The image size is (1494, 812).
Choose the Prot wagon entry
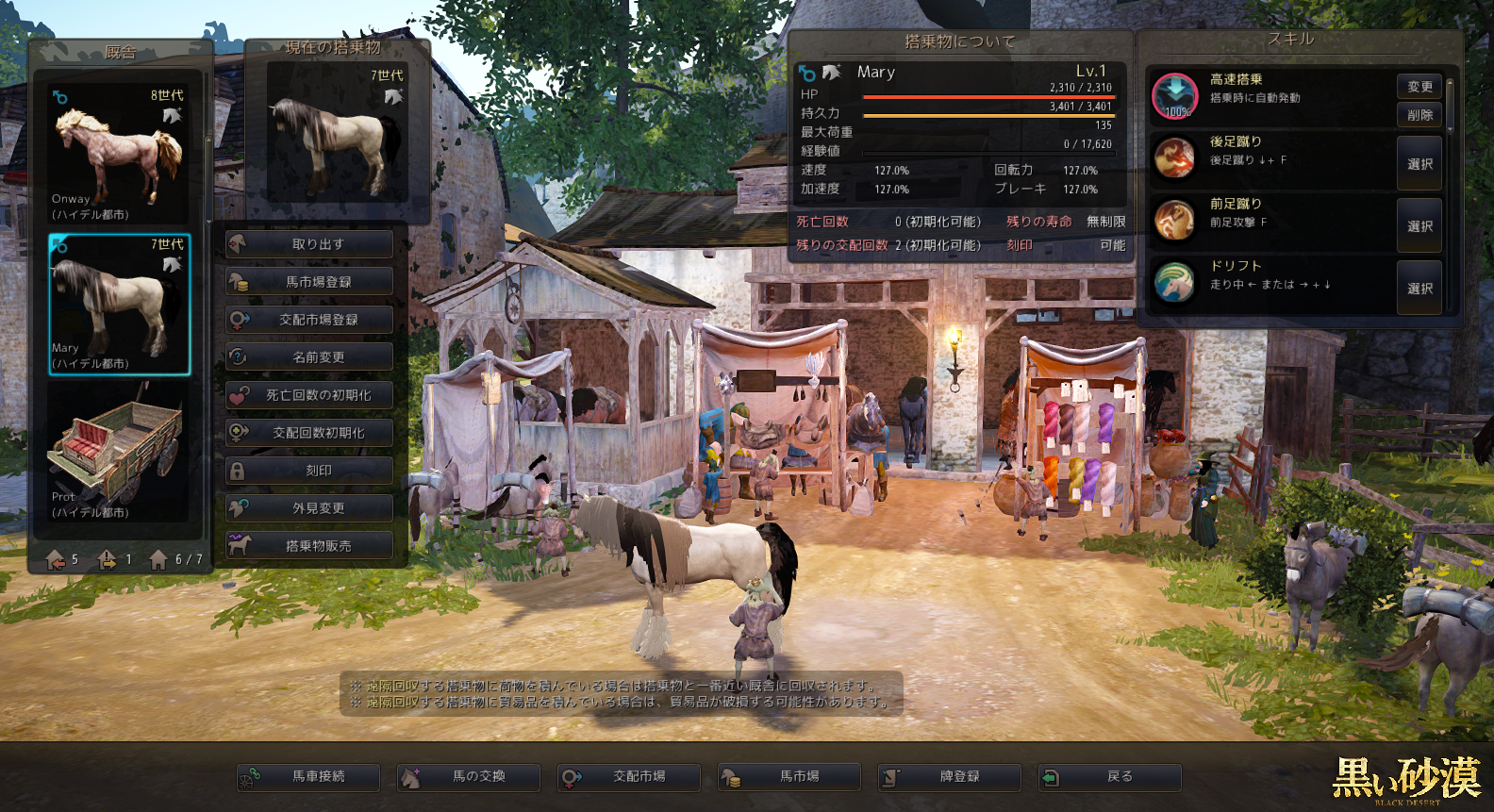tap(119, 453)
